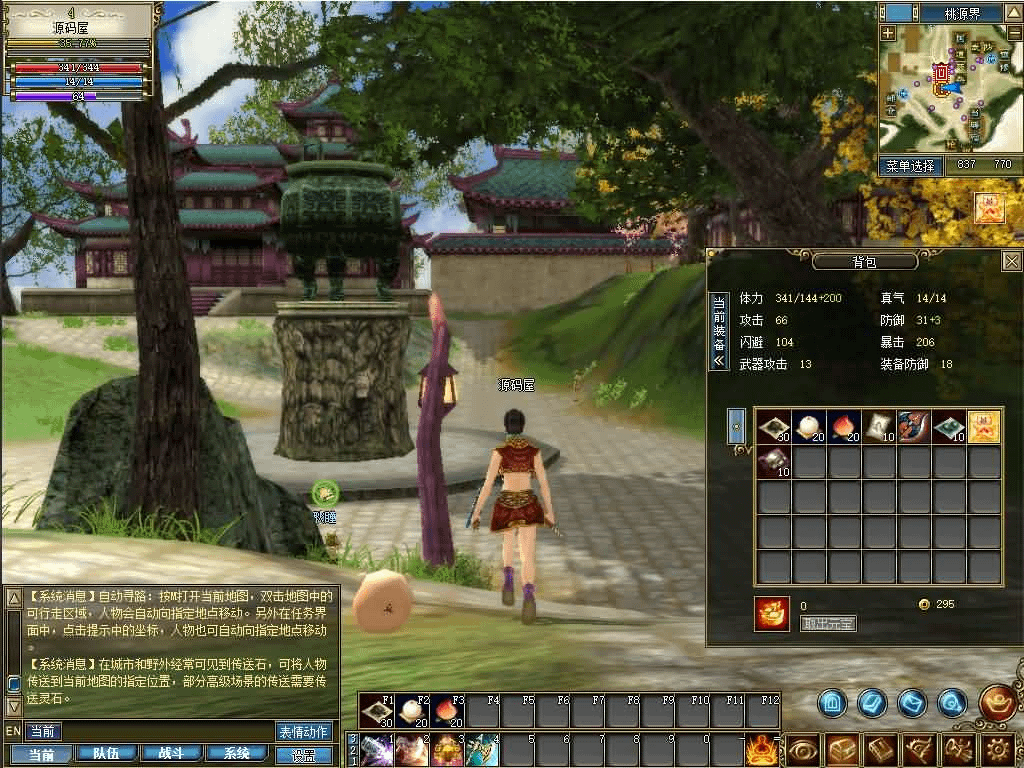Screen dimensions: 1024x768
Task: Click the 取出元宝 button
Action: 828,624
